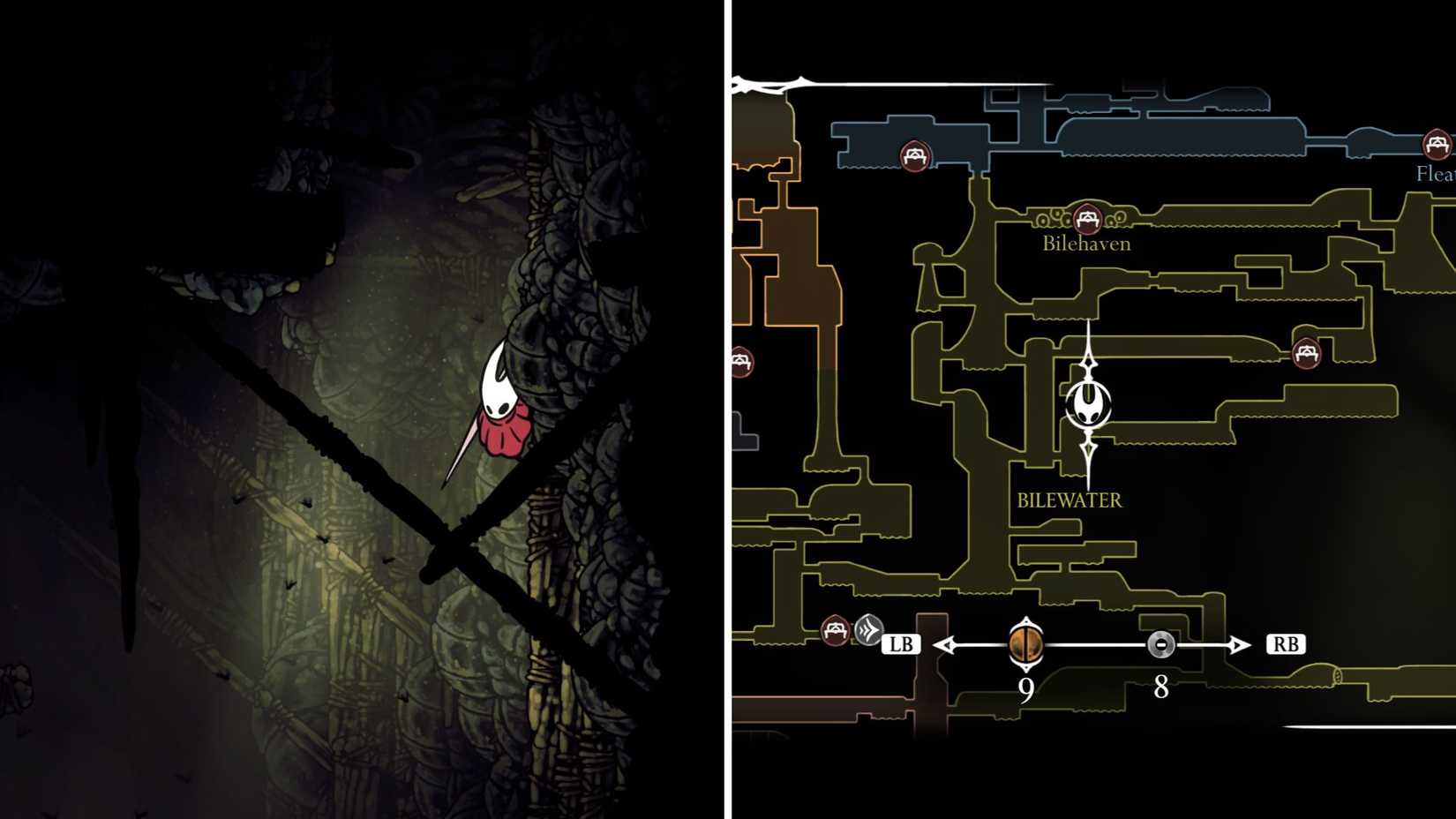The width and height of the screenshot is (1456, 819).
Task: Click the Bilehaven settlement label
Action: coord(1085,244)
